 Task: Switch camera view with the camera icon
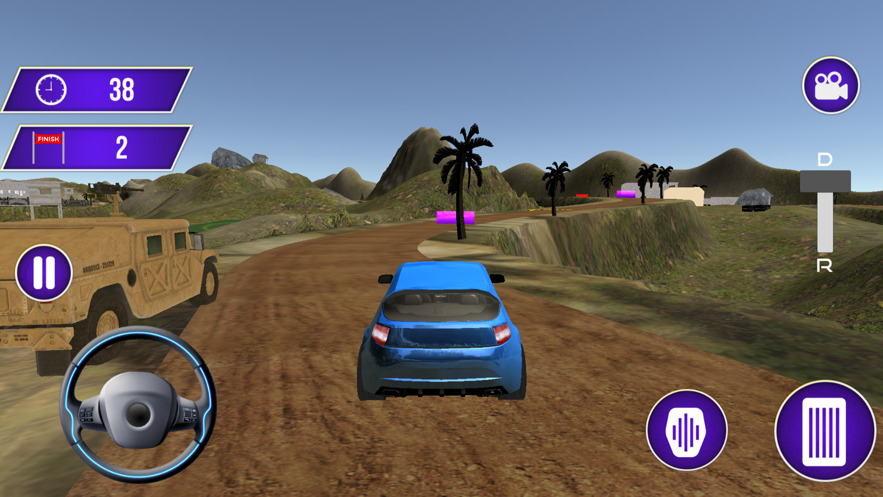click(831, 86)
